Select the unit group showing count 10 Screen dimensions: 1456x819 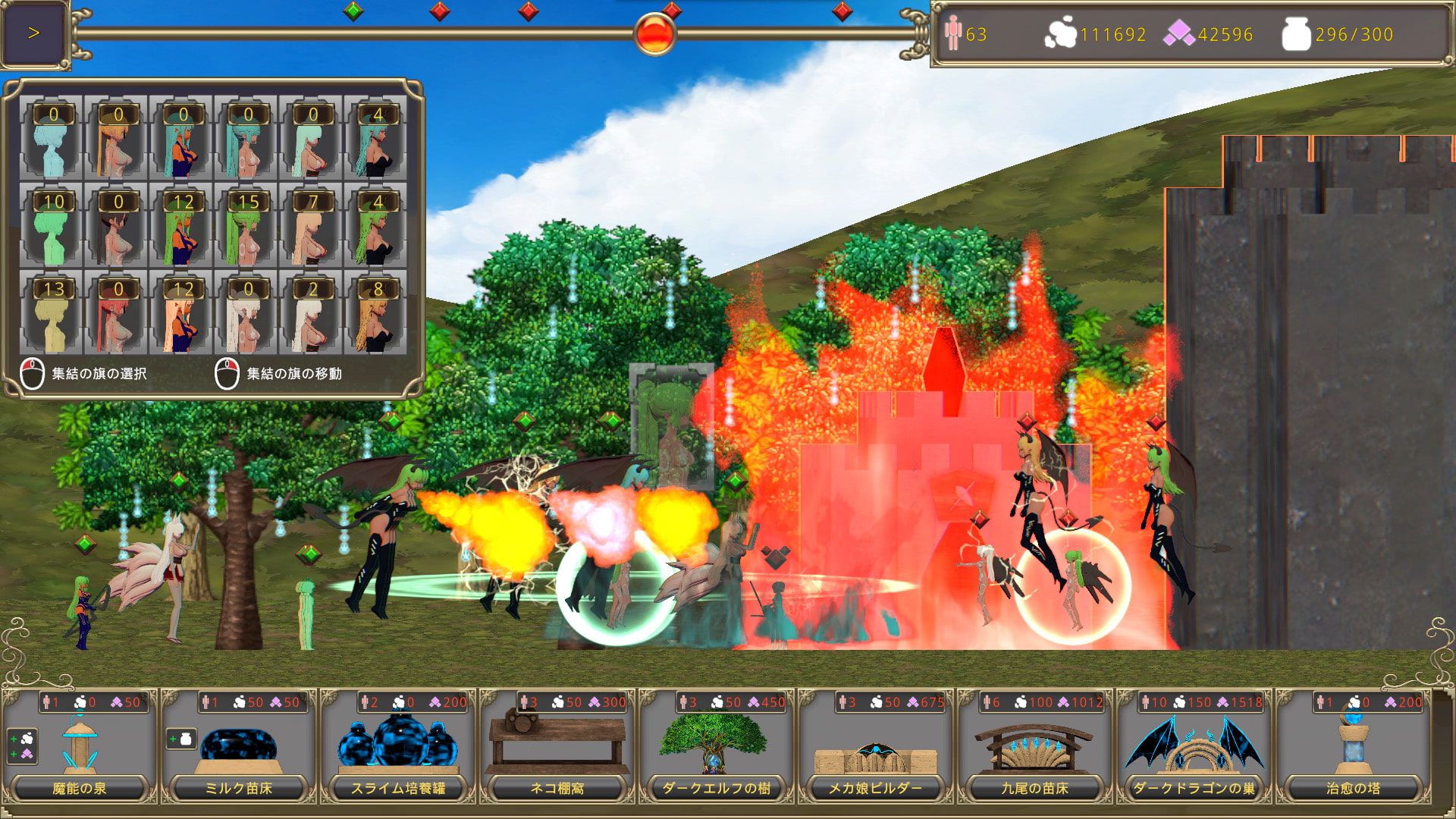tap(52, 225)
